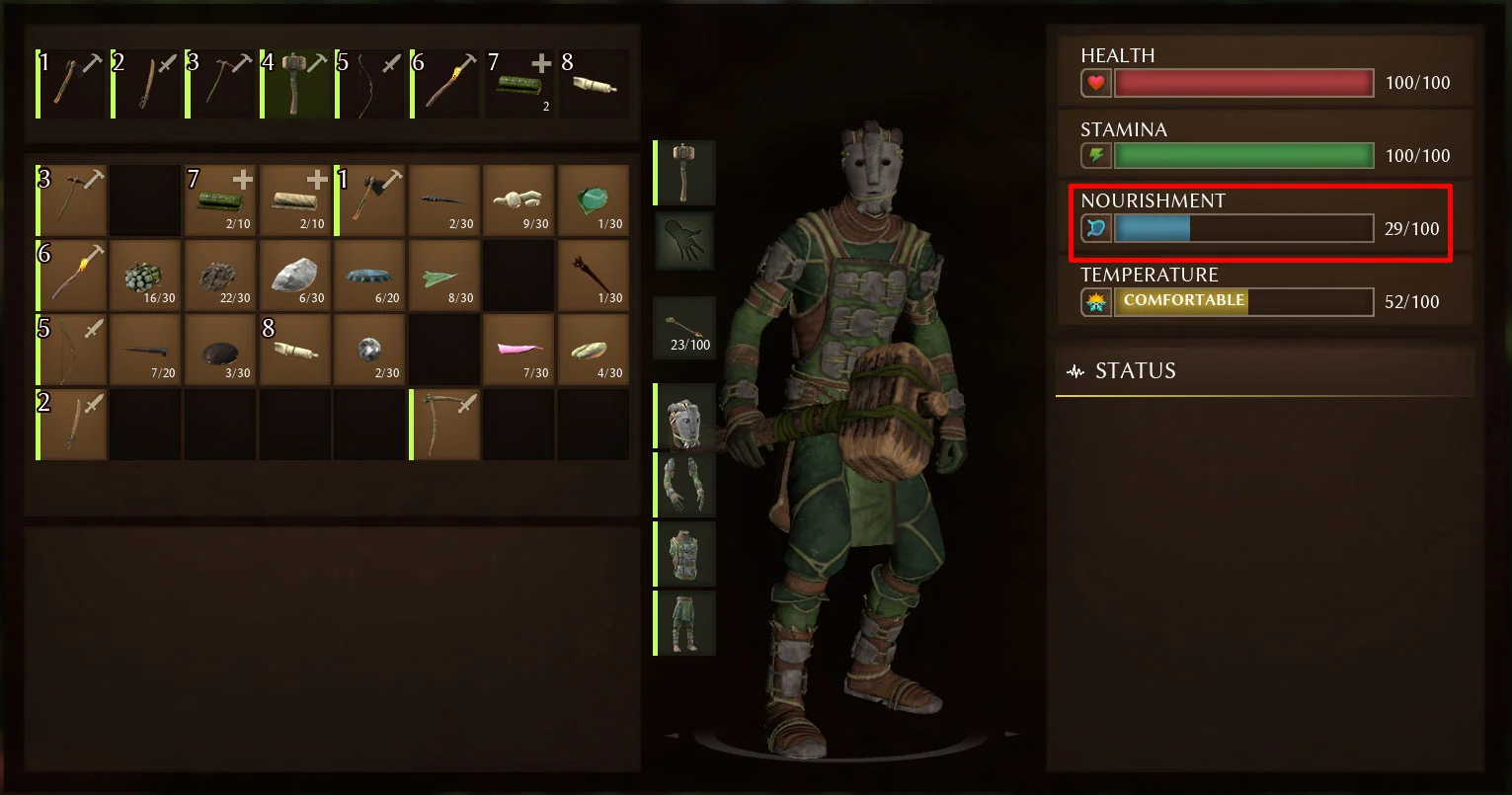Click the flute in hotbar slot 8
The height and width of the screenshot is (795, 1512).
point(595,84)
